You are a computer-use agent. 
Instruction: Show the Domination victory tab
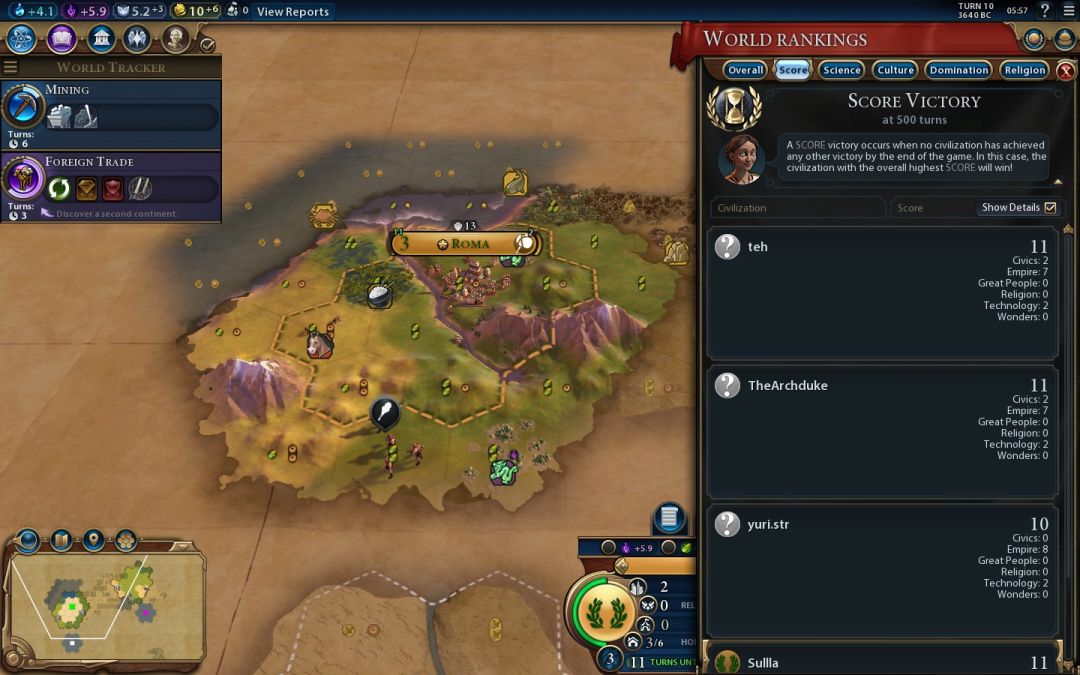tap(958, 70)
